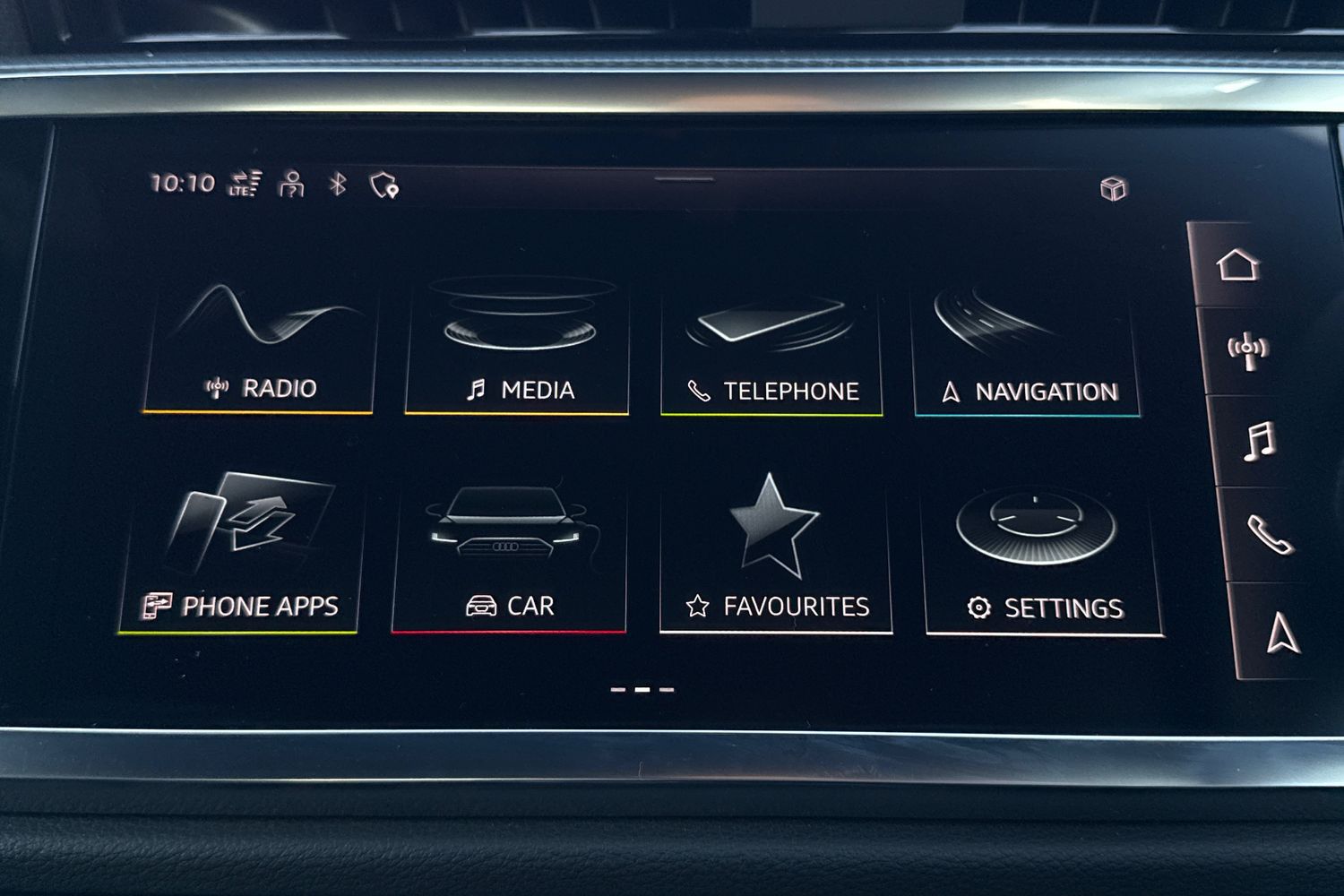
Task: Click the music note shortcut in side bar
Action: point(1258,442)
